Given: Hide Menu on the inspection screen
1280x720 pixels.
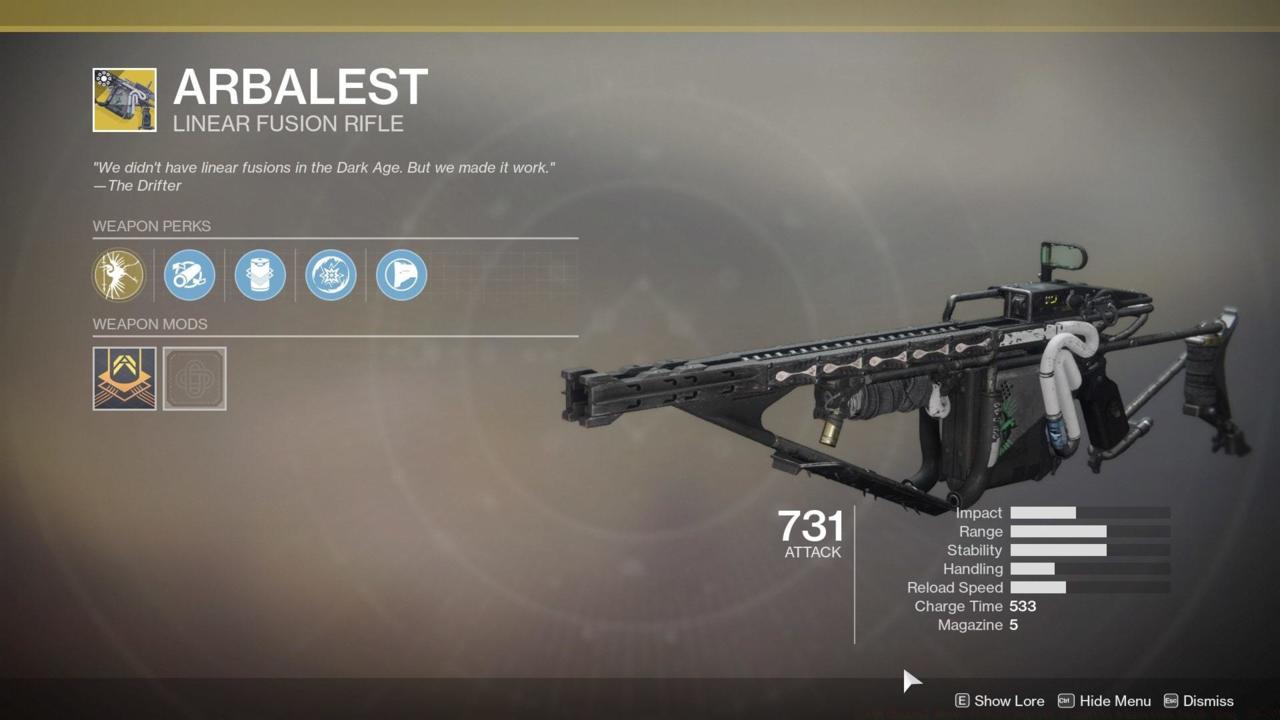Looking at the screenshot, I should pyautogui.click(x=1105, y=701).
